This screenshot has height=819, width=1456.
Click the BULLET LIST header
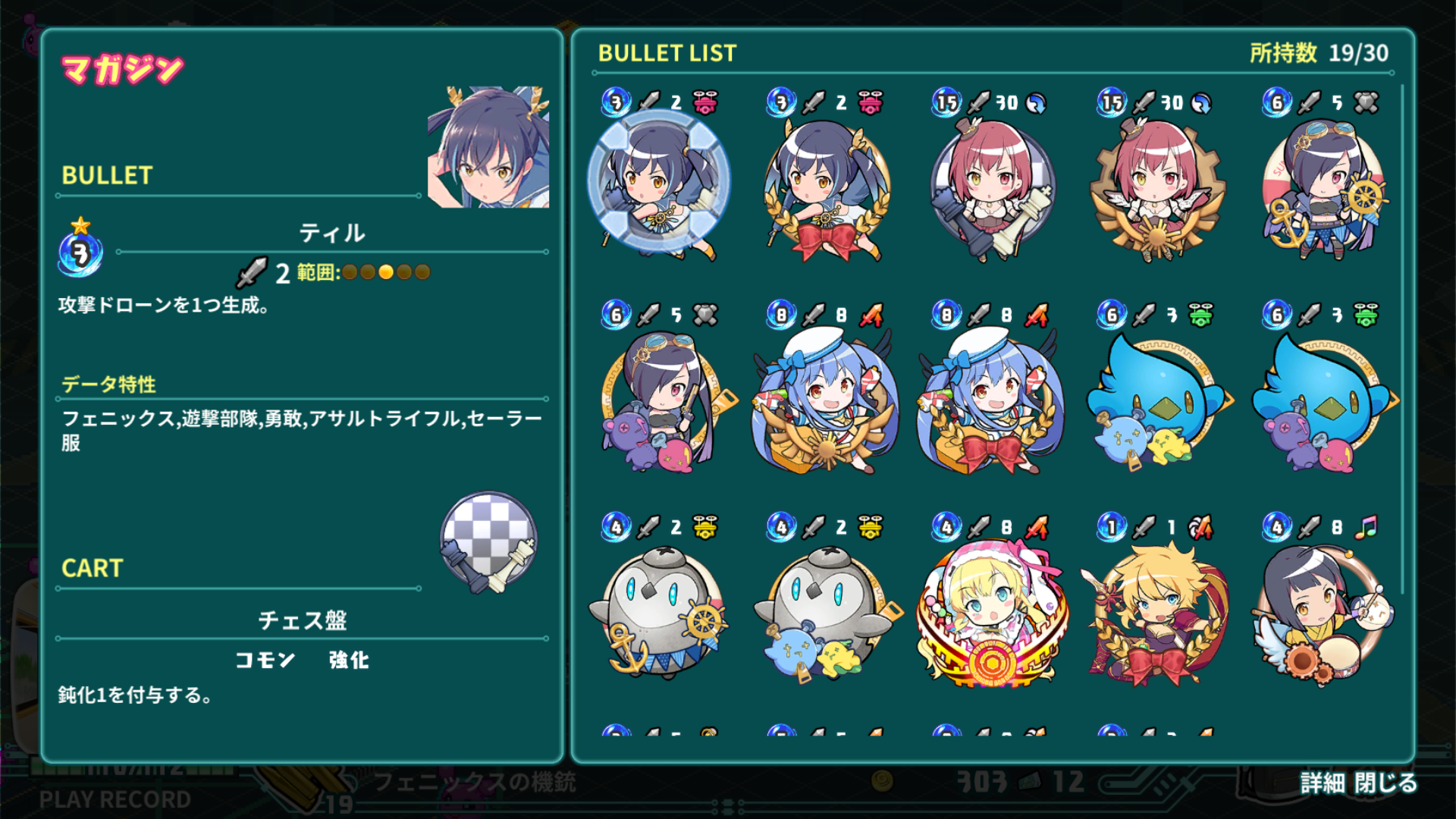[x=666, y=53]
